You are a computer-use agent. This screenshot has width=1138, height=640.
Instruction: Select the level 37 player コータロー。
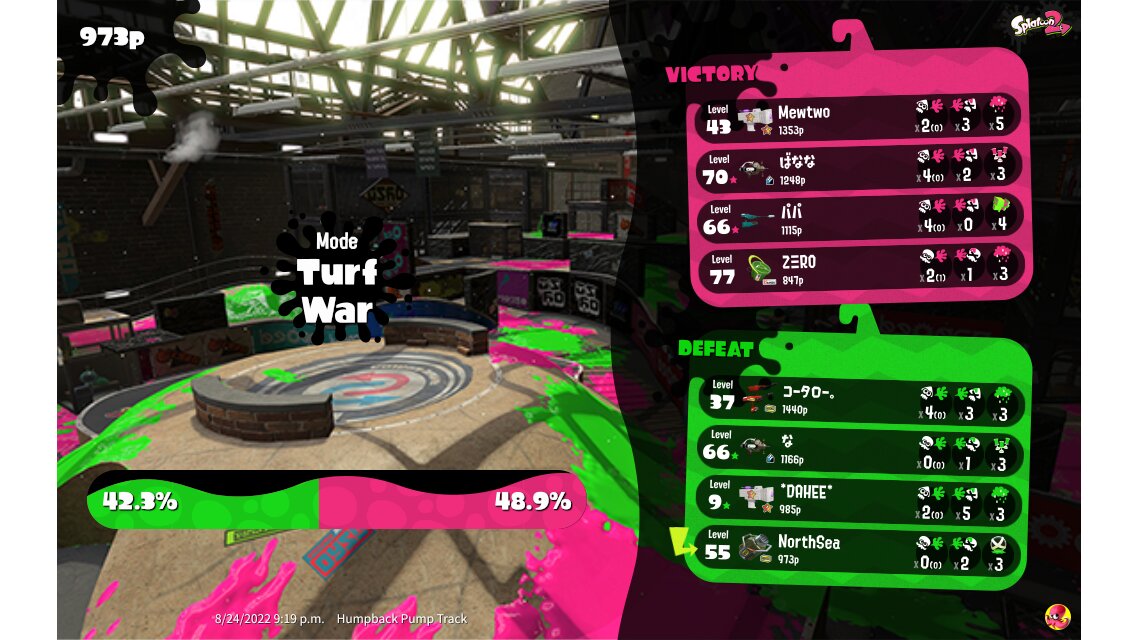tap(858, 400)
